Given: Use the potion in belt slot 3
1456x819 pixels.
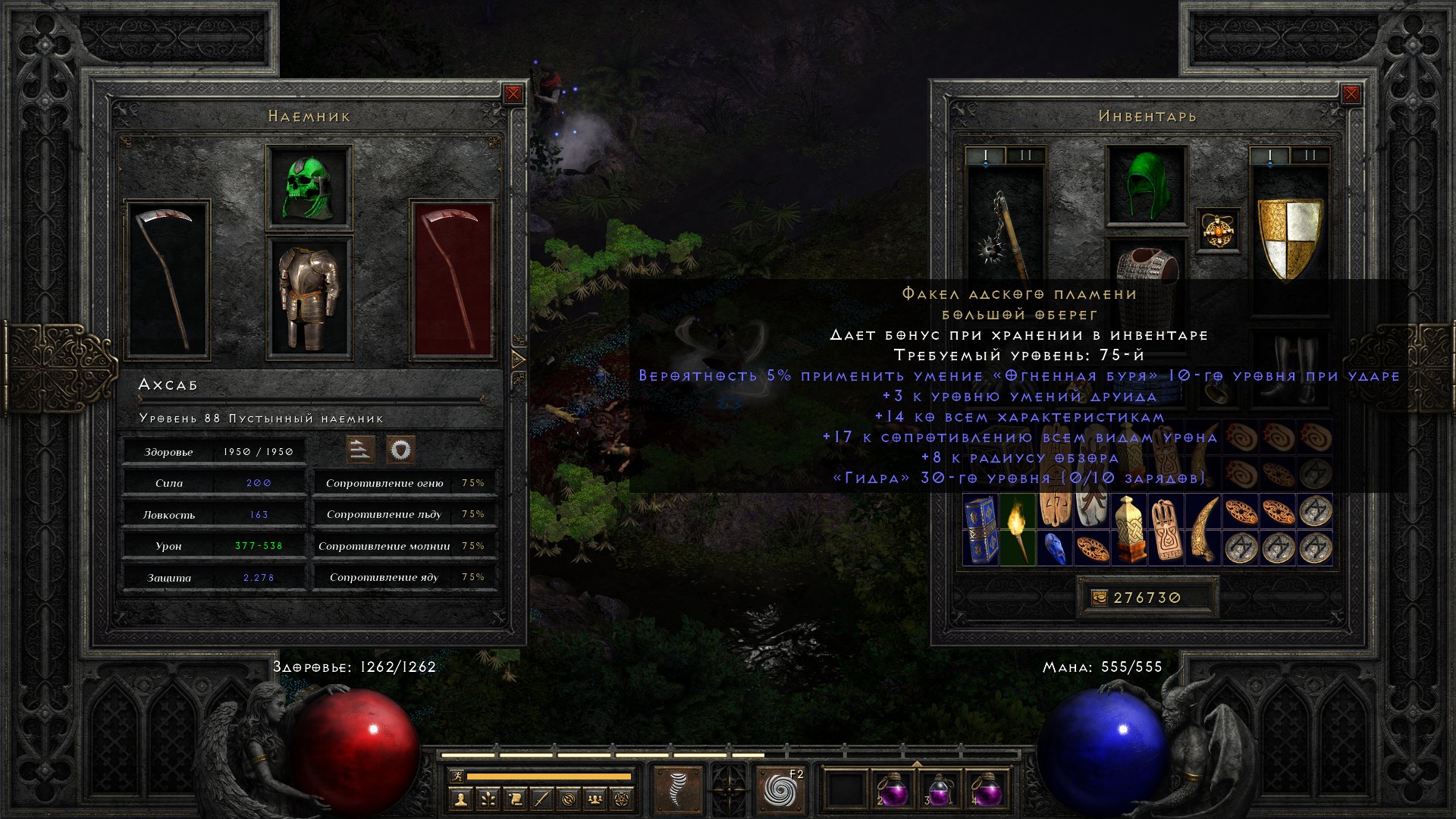Looking at the screenshot, I should pyautogui.click(x=940, y=790).
